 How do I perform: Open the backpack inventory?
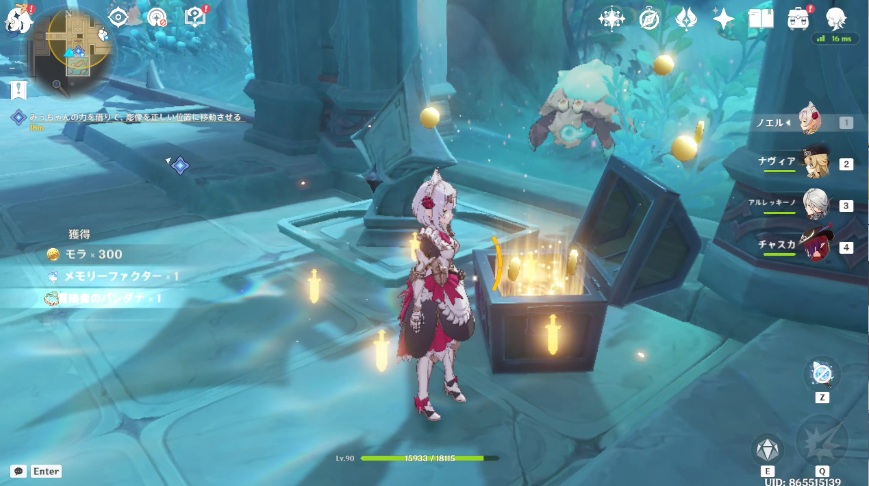(798, 18)
